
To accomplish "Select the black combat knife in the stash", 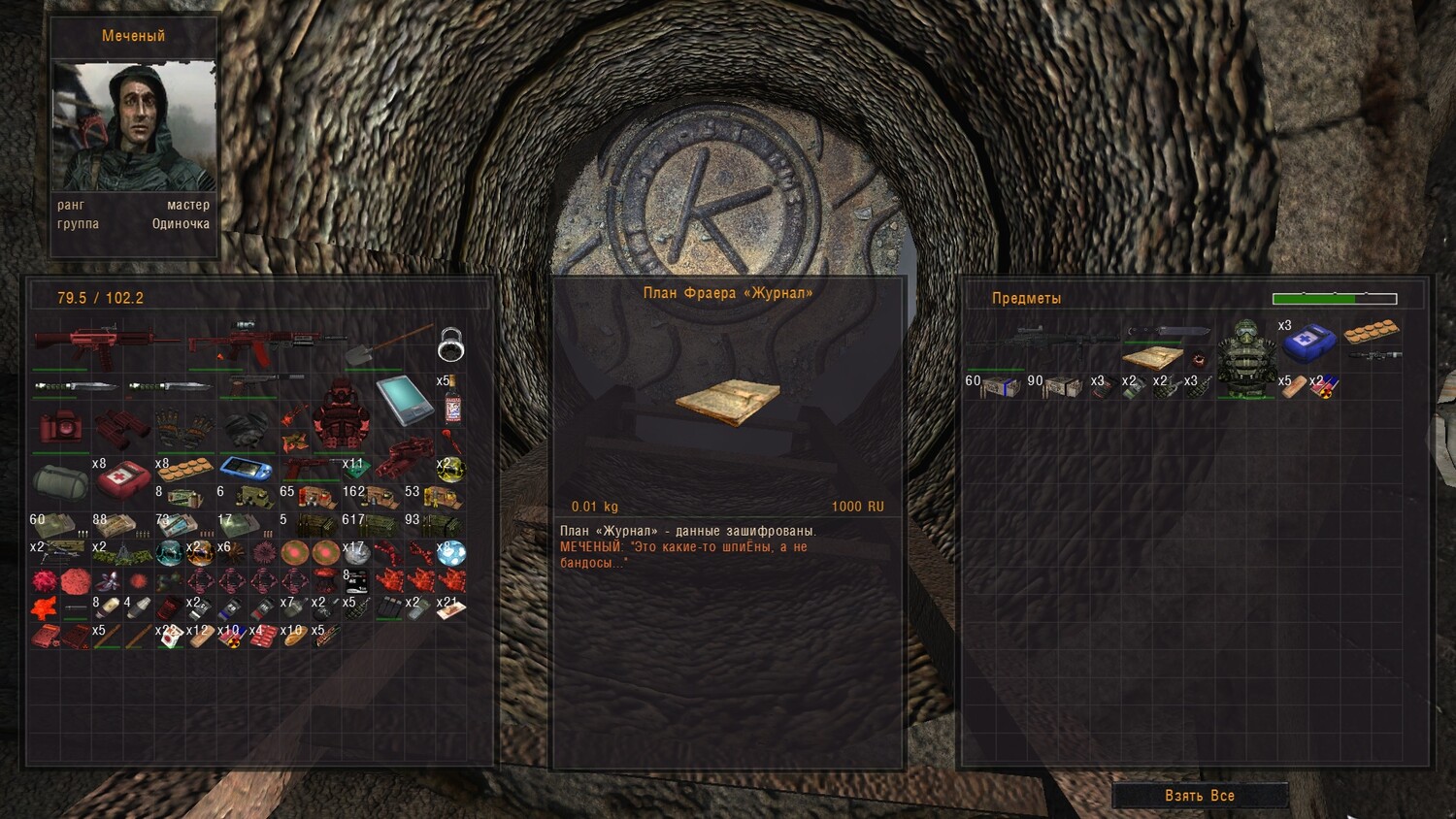I will 1168,332.
